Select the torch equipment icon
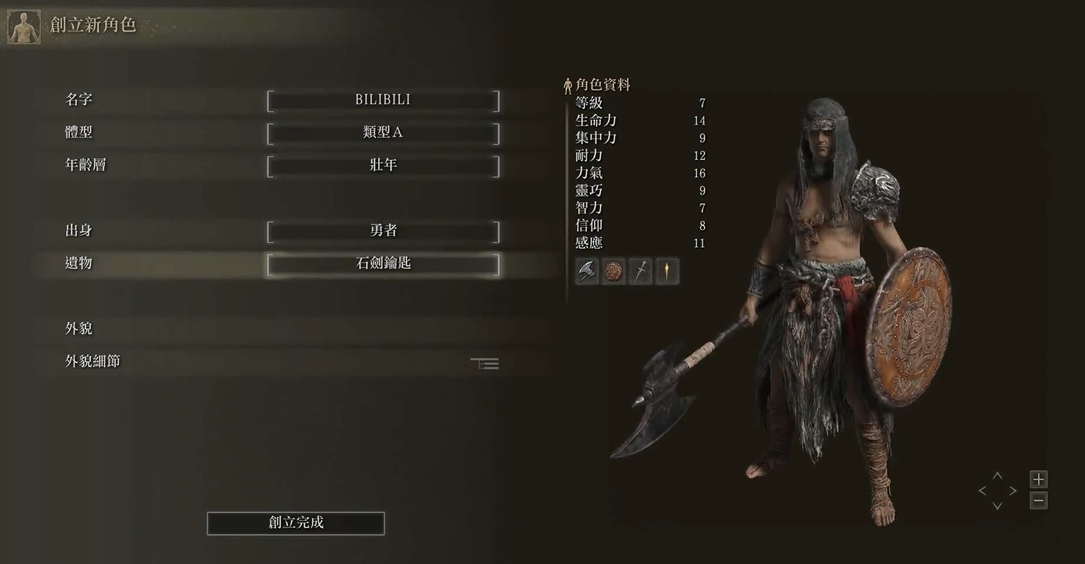 tap(667, 271)
